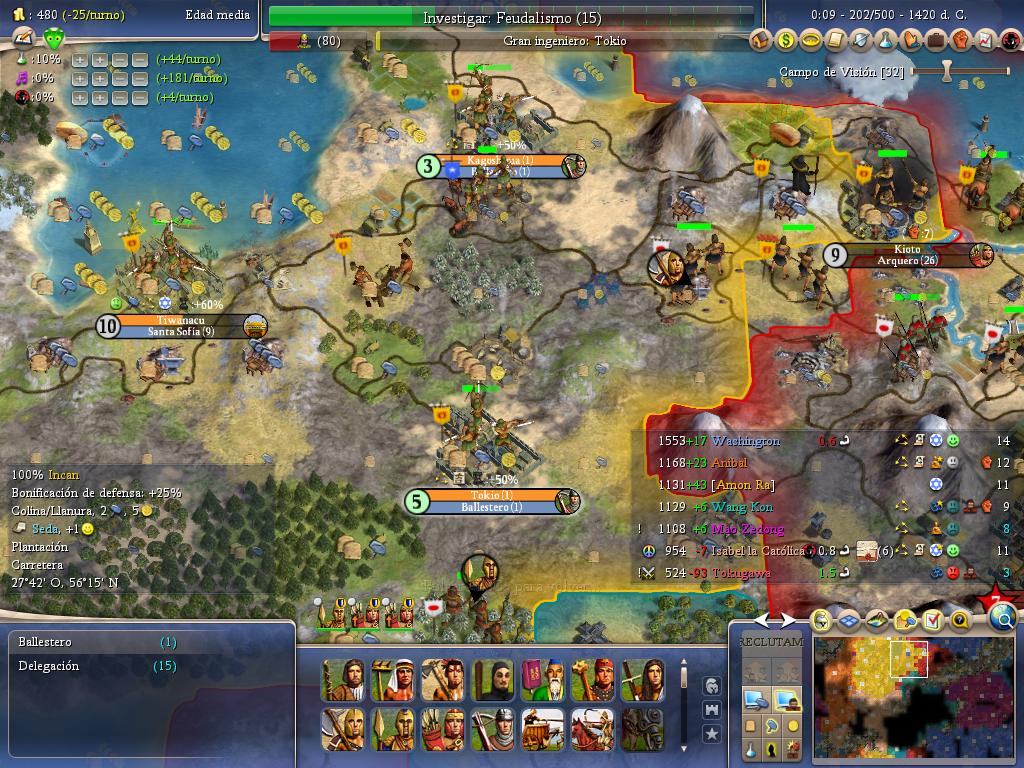Click the Gran ingeniero: Tokio bar
The width and height of the screenshot is (1024, 768).
click(x=565, y=41)
